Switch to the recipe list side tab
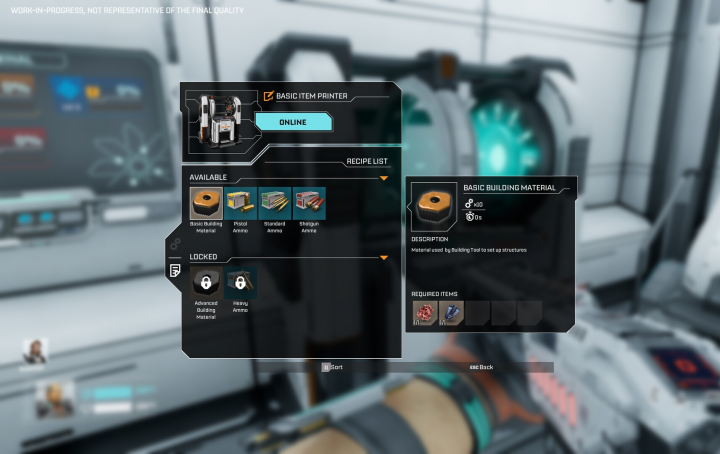The image size is (720, 454). 175,270
